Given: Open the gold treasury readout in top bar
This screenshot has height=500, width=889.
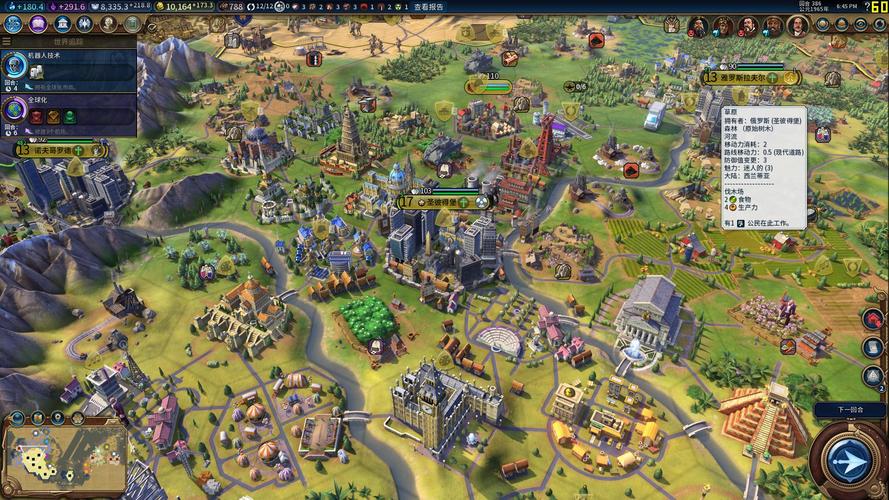Looking at the screenshot, I should pos(190,7).
